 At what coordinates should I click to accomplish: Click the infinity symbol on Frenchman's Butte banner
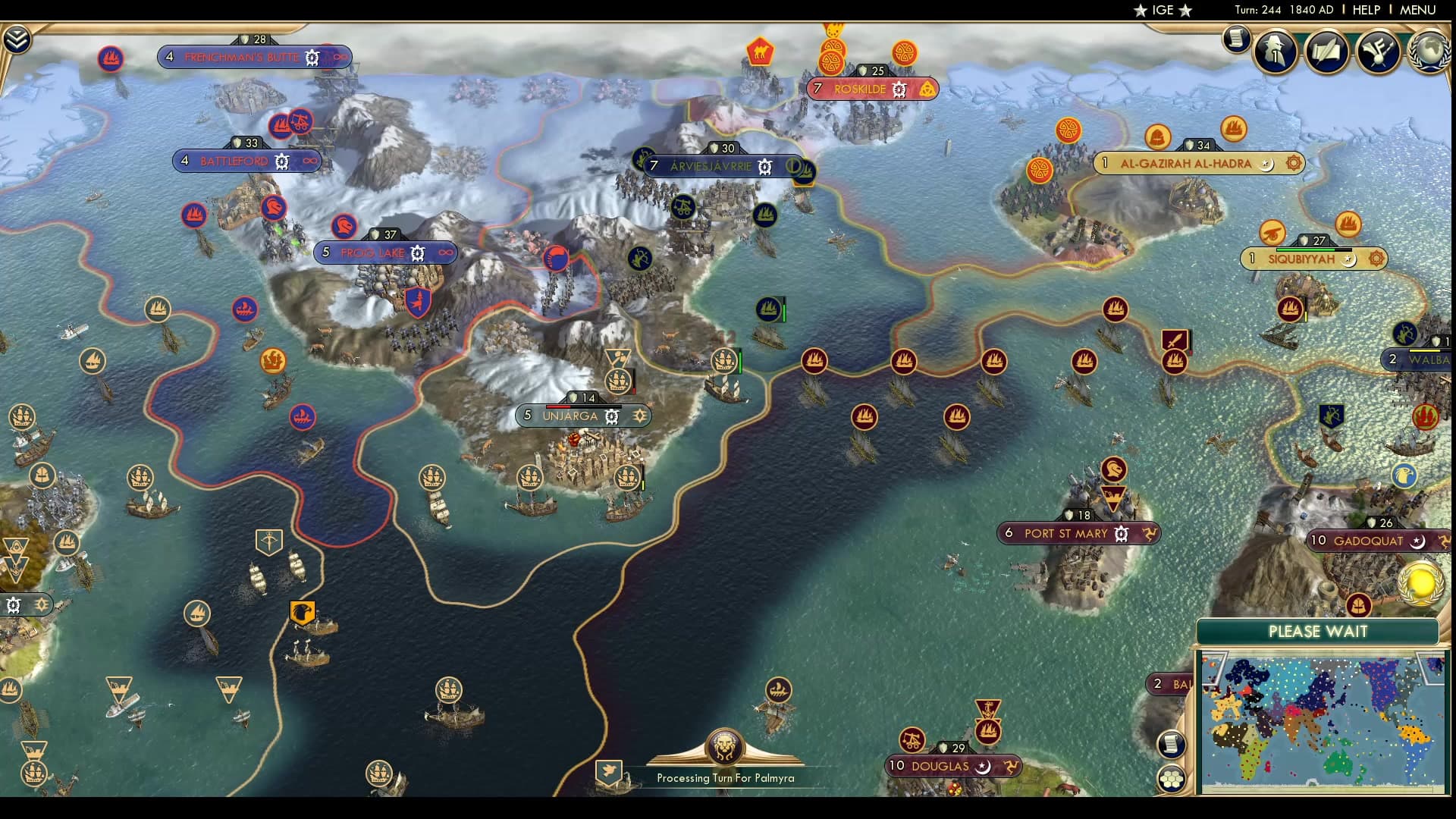click(340, 56)
